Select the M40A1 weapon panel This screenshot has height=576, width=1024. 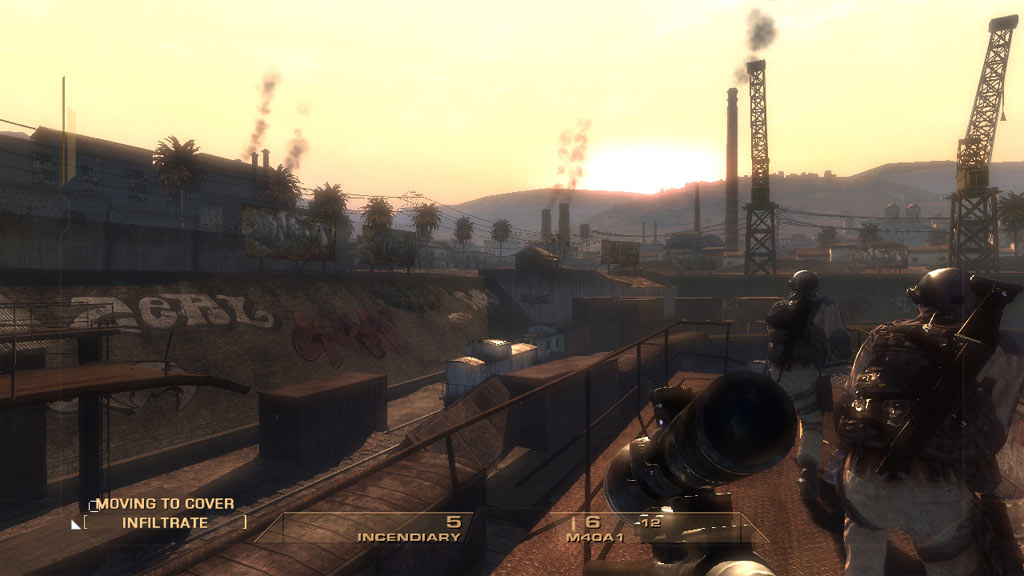point(600,529)
